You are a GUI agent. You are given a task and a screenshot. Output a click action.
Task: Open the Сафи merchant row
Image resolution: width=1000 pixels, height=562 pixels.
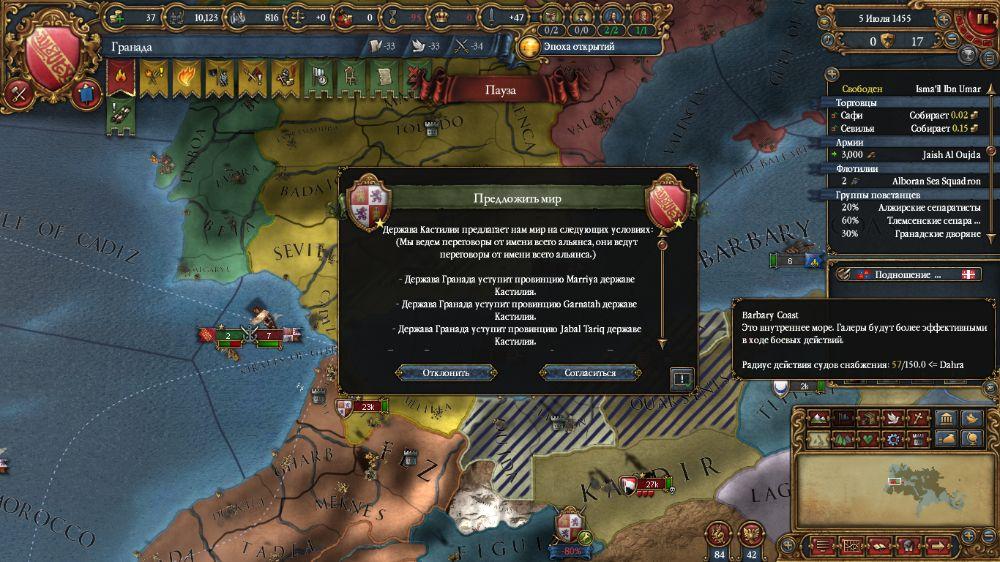[x=905, y=115]
